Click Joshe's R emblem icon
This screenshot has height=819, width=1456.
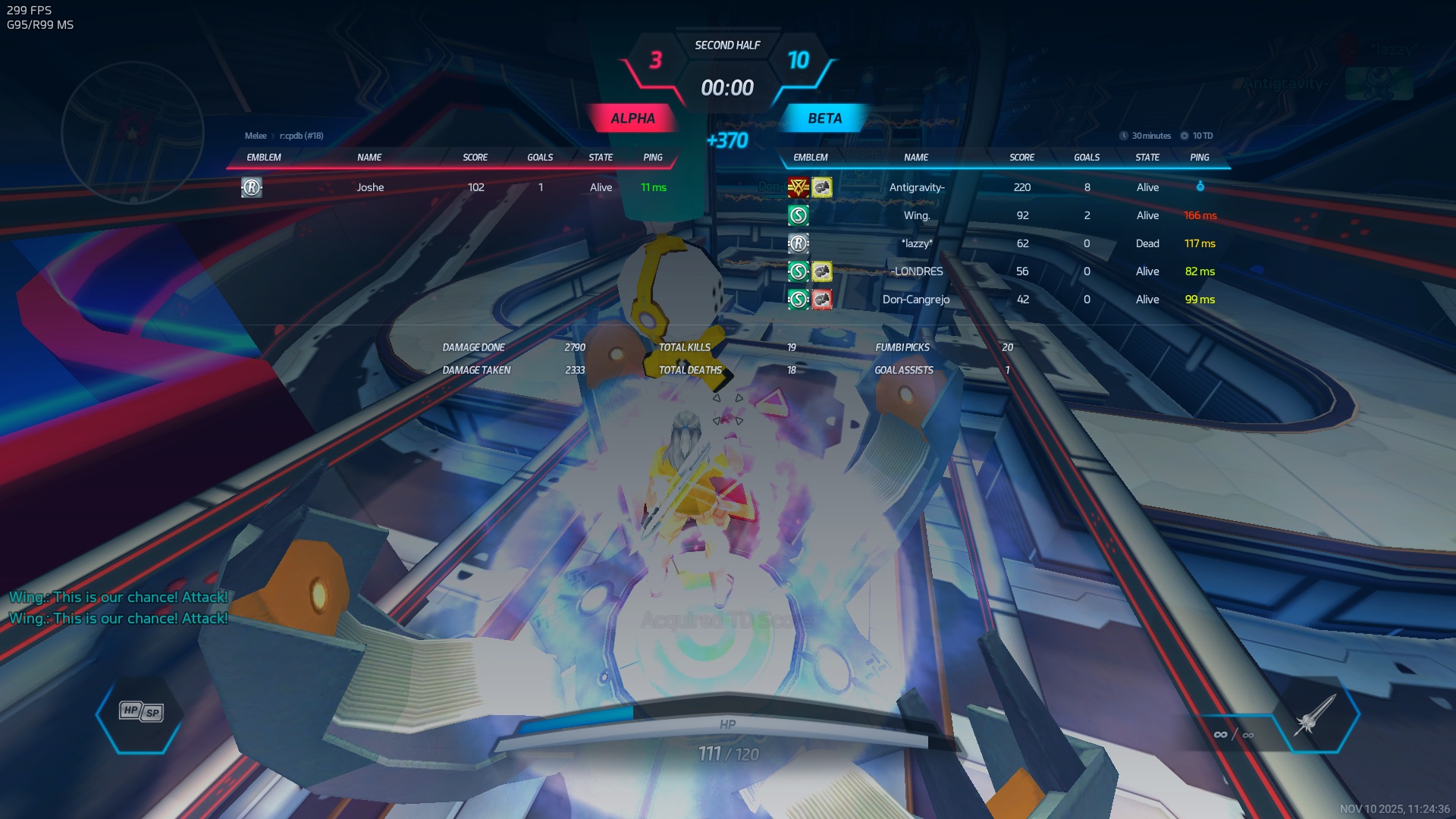coord(252,187)
